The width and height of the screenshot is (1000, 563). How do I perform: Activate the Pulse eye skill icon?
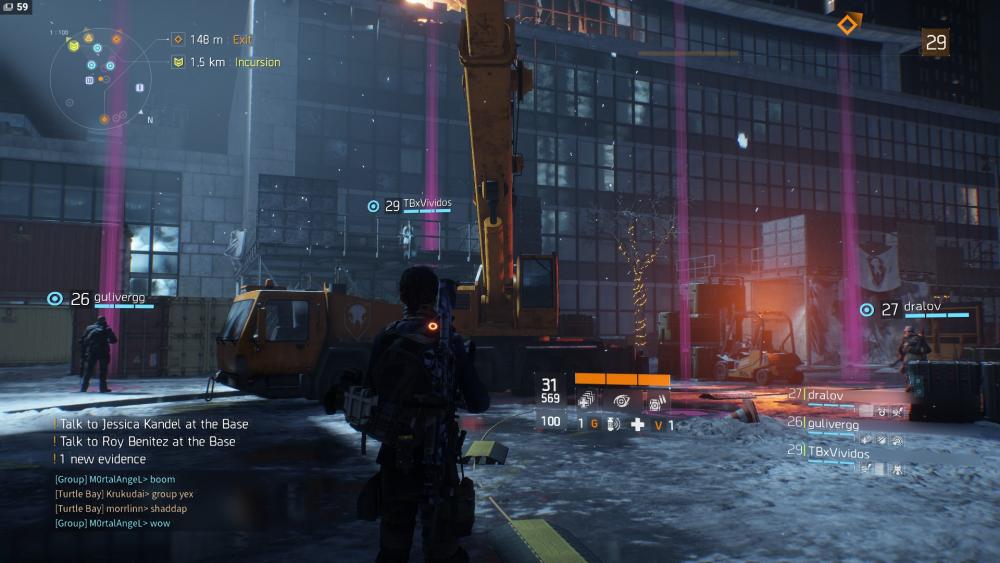coord(622,400)
